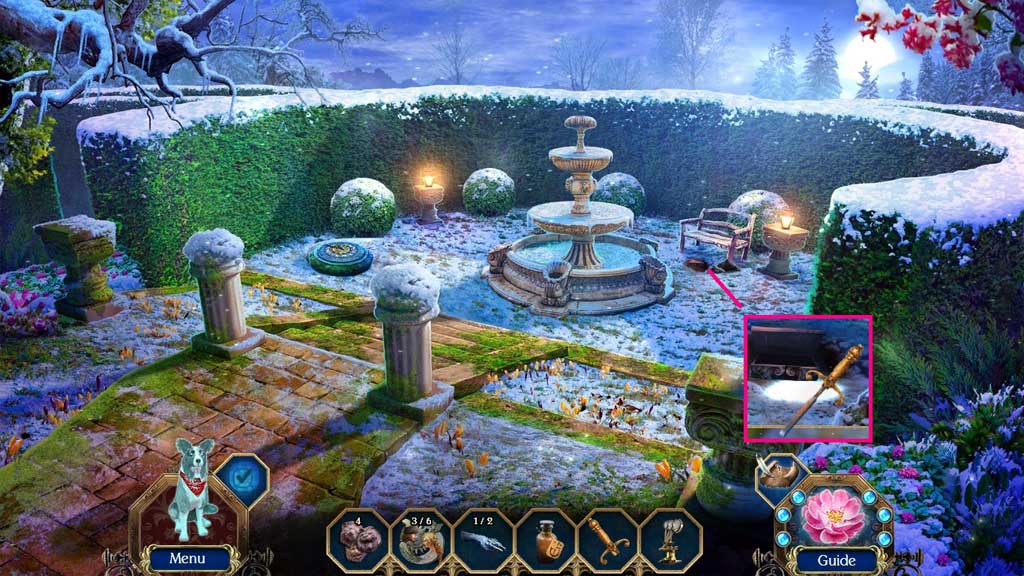Screen dimensions: 1024x576
Task: Click the pink-framed dagger hint thumbnail
Action: (x=808, y=378)
